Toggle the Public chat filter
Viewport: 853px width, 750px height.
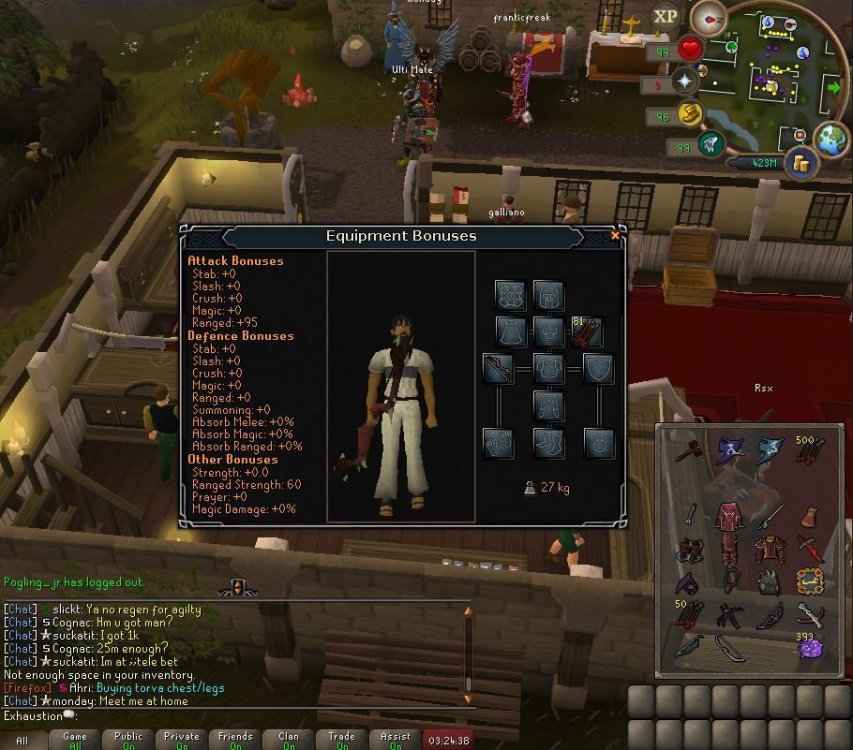tap(128, 740)
